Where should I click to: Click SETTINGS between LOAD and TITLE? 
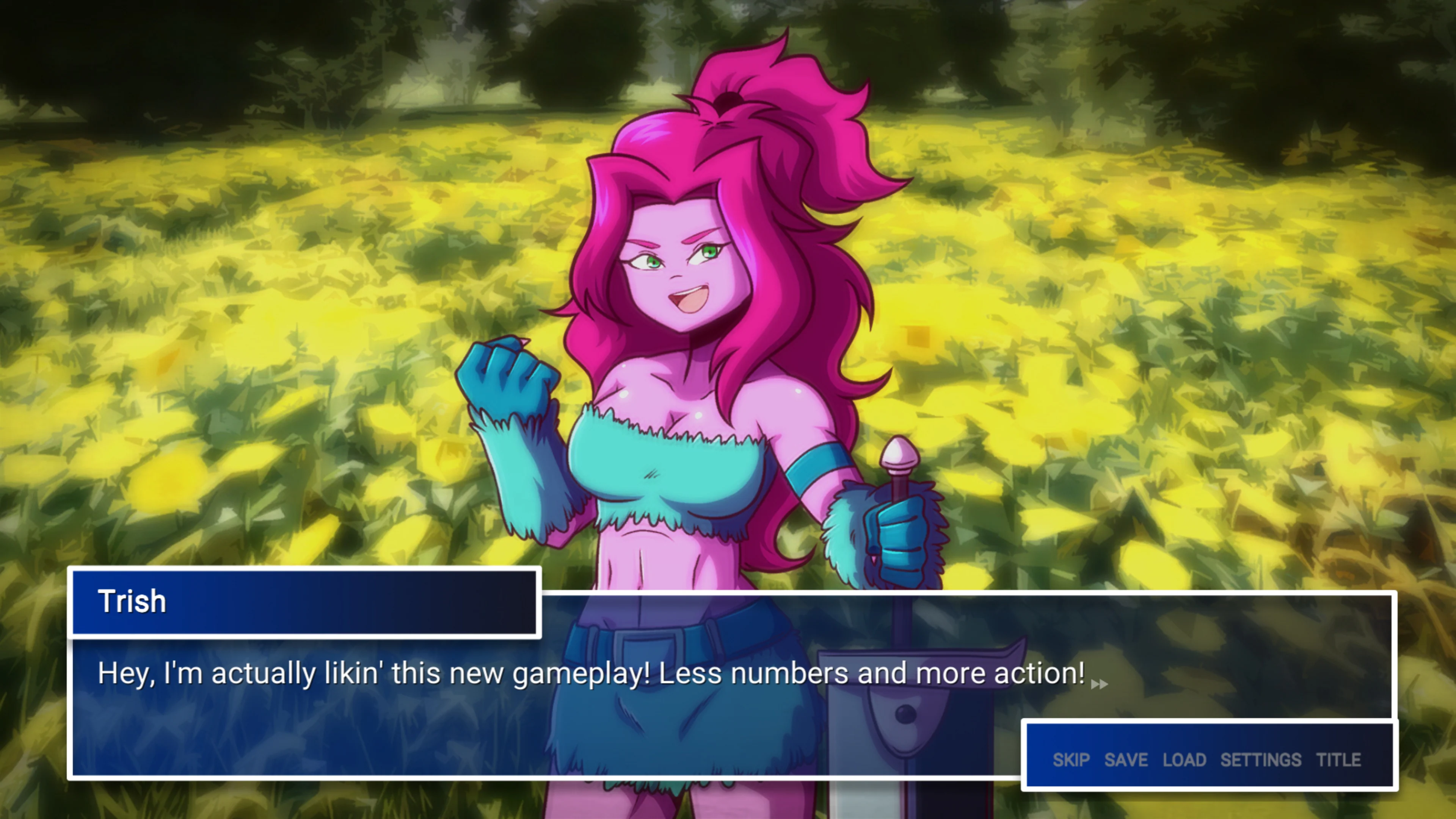pyautogui.click(x=1261, y=760)
